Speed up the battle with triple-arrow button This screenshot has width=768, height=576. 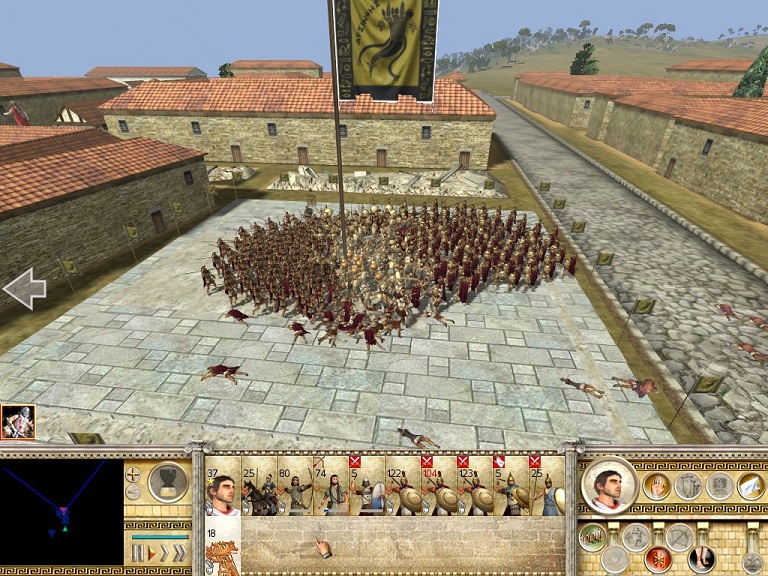177,552
